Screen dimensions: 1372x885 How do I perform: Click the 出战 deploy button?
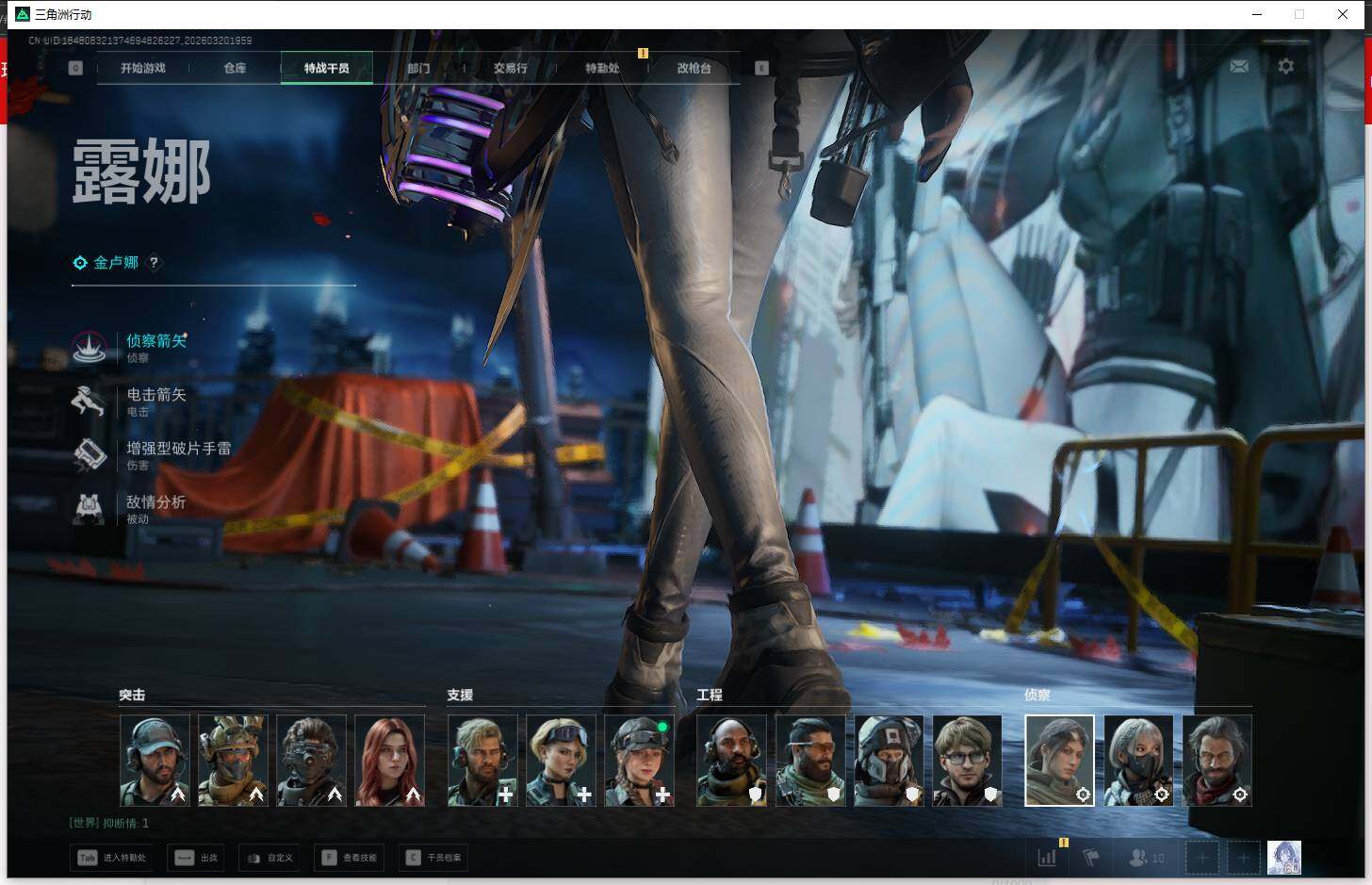click(197, 858)
